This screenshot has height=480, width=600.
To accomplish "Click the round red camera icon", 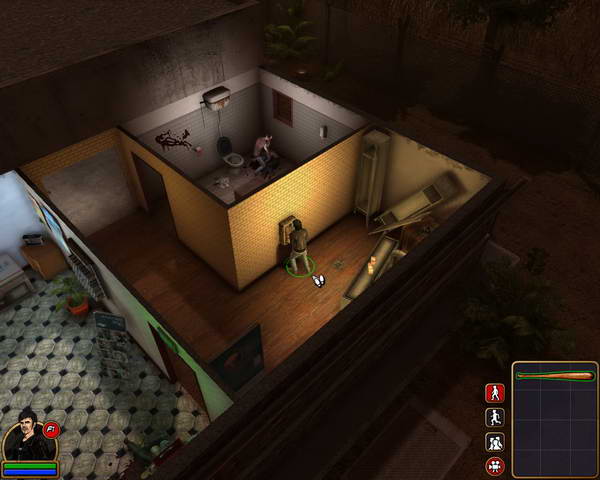I will (495, 466).
